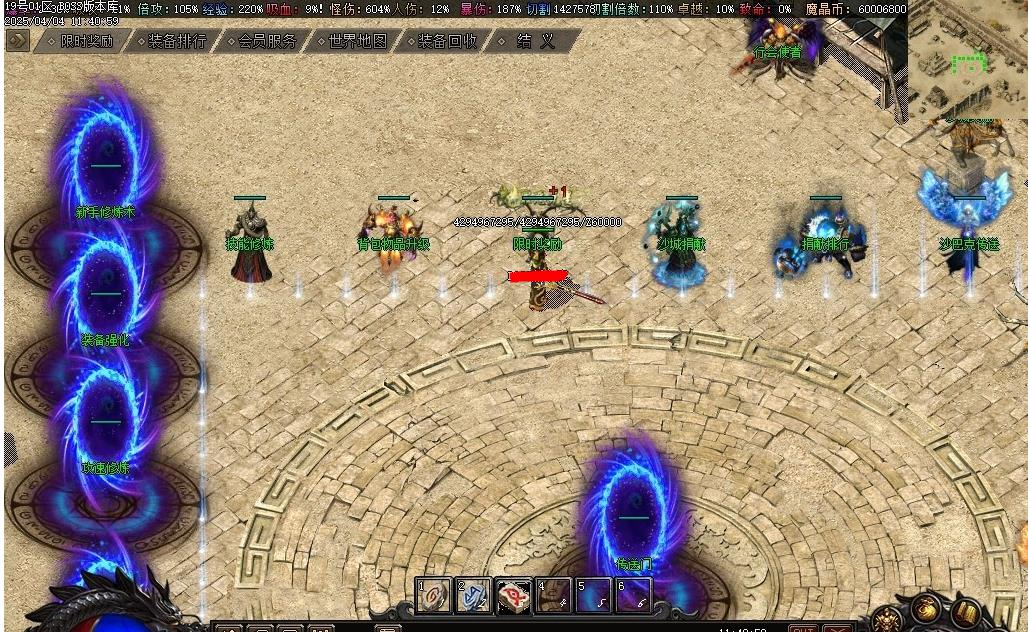Use the red and white item in slot 3
The width and height of the screenshot is (1028, 632).
click(513, 596)
